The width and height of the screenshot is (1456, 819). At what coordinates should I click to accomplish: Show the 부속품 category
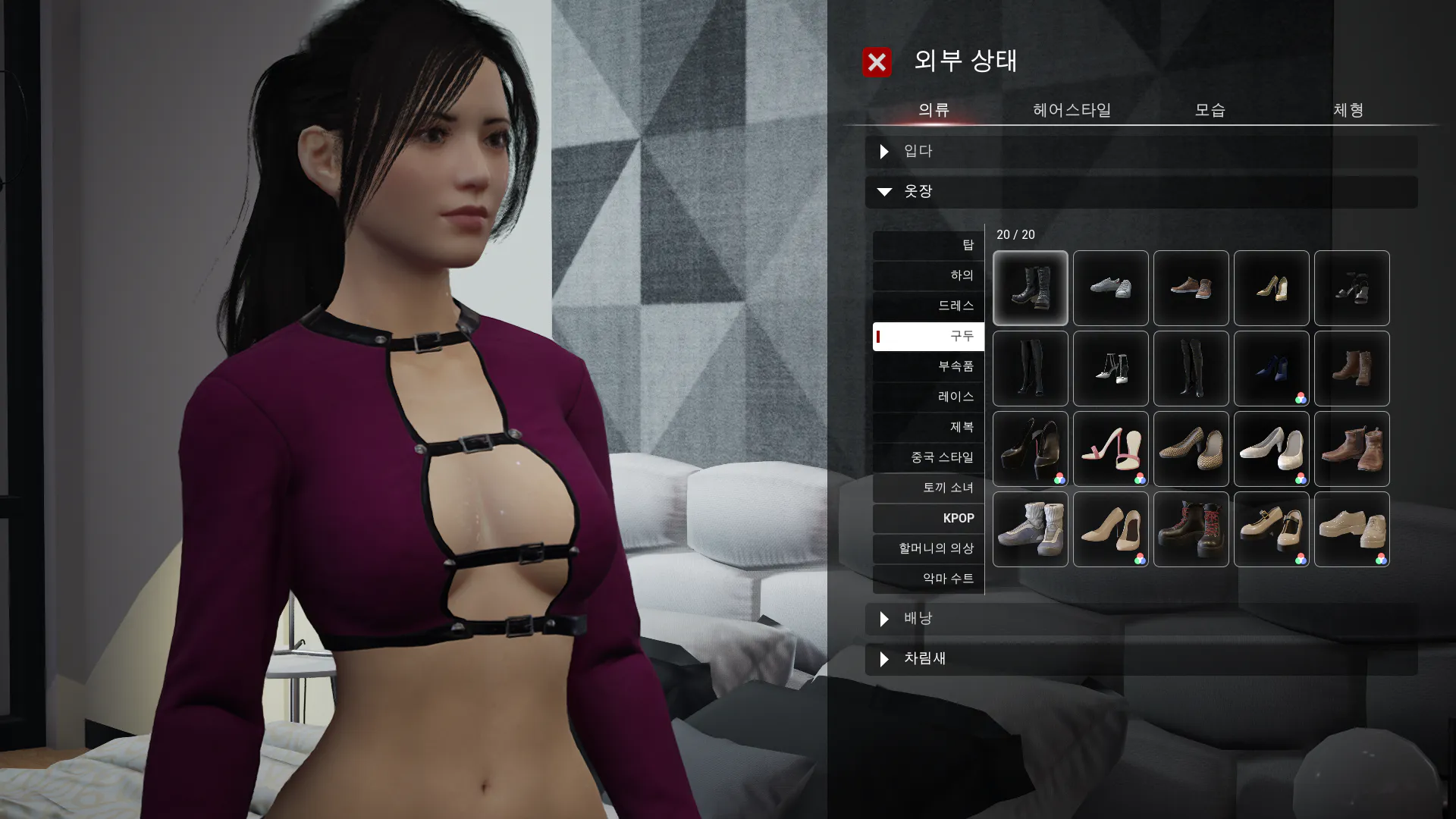(x=928, y=366)
